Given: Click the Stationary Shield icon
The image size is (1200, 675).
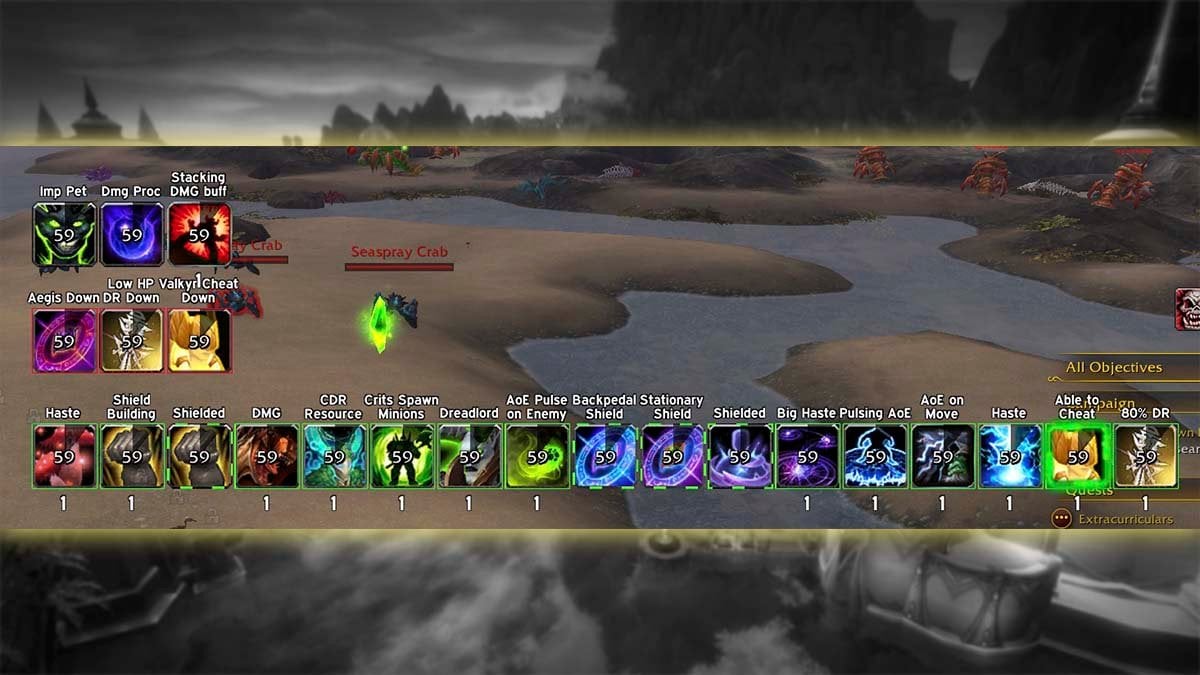Looking at the screenshot, I should (672, 456).
